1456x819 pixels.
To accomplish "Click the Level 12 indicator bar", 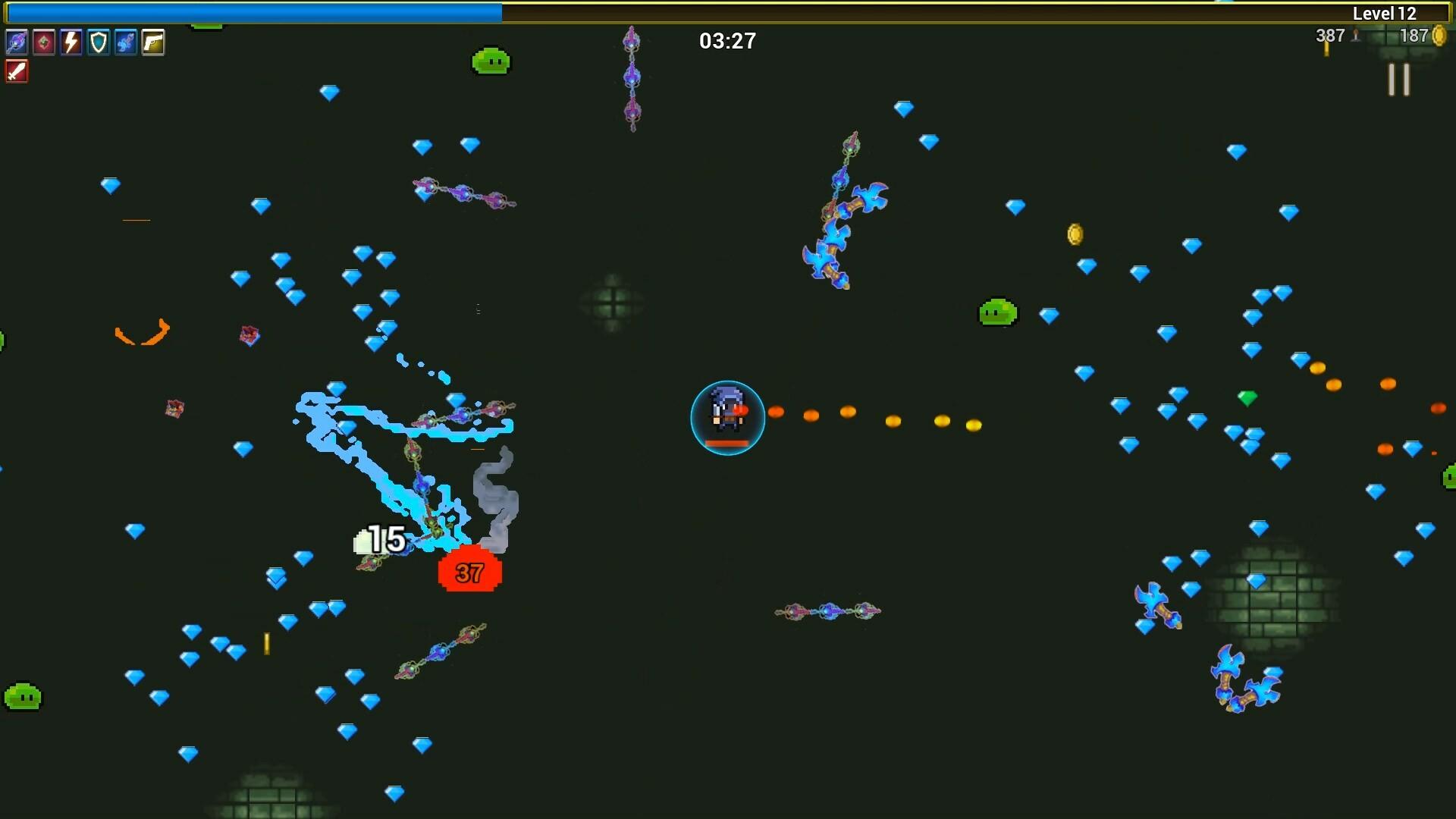I will [x=1385, y=13].
